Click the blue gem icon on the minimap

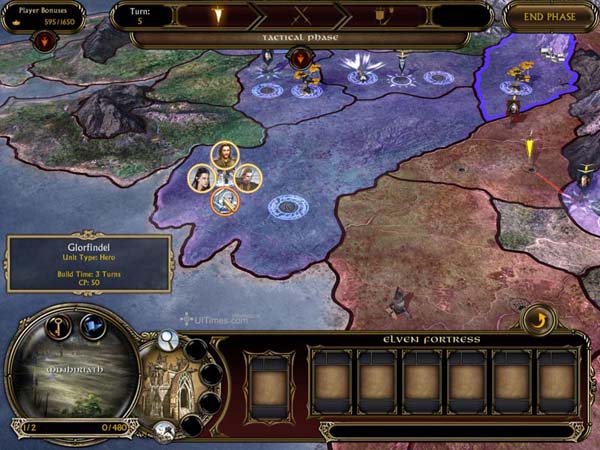(x=93, y=326)
